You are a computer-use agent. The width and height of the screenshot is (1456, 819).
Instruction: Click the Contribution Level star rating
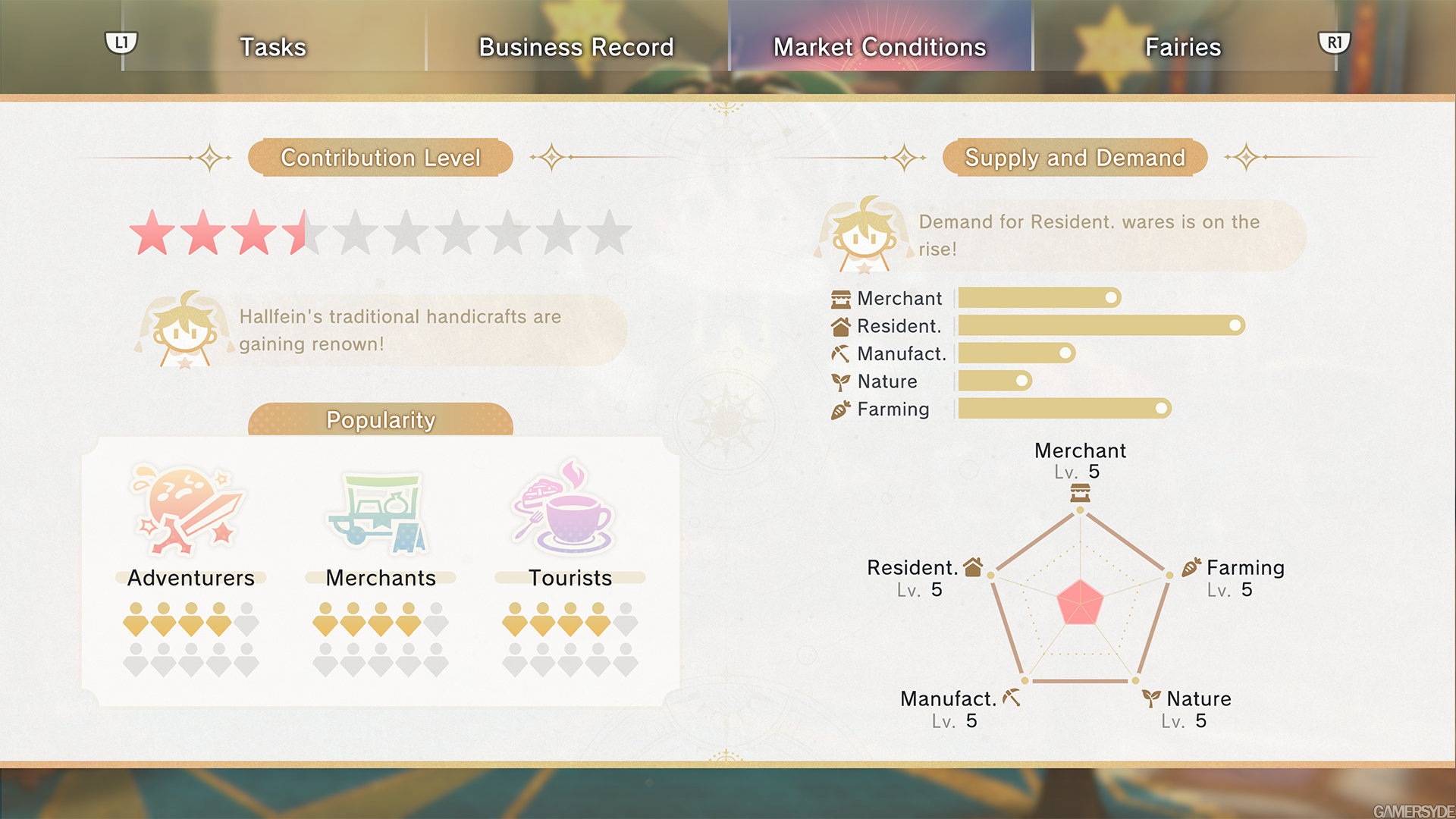(380, 233)
